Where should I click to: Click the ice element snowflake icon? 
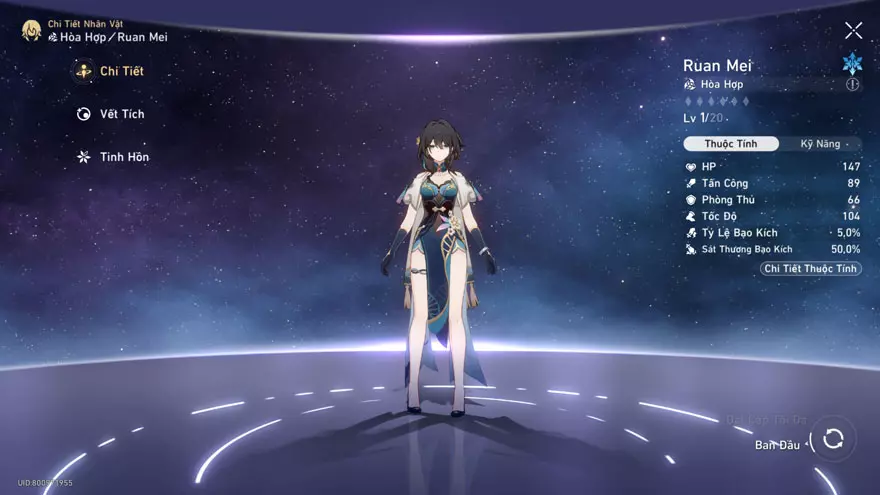(x=852, y=63)
